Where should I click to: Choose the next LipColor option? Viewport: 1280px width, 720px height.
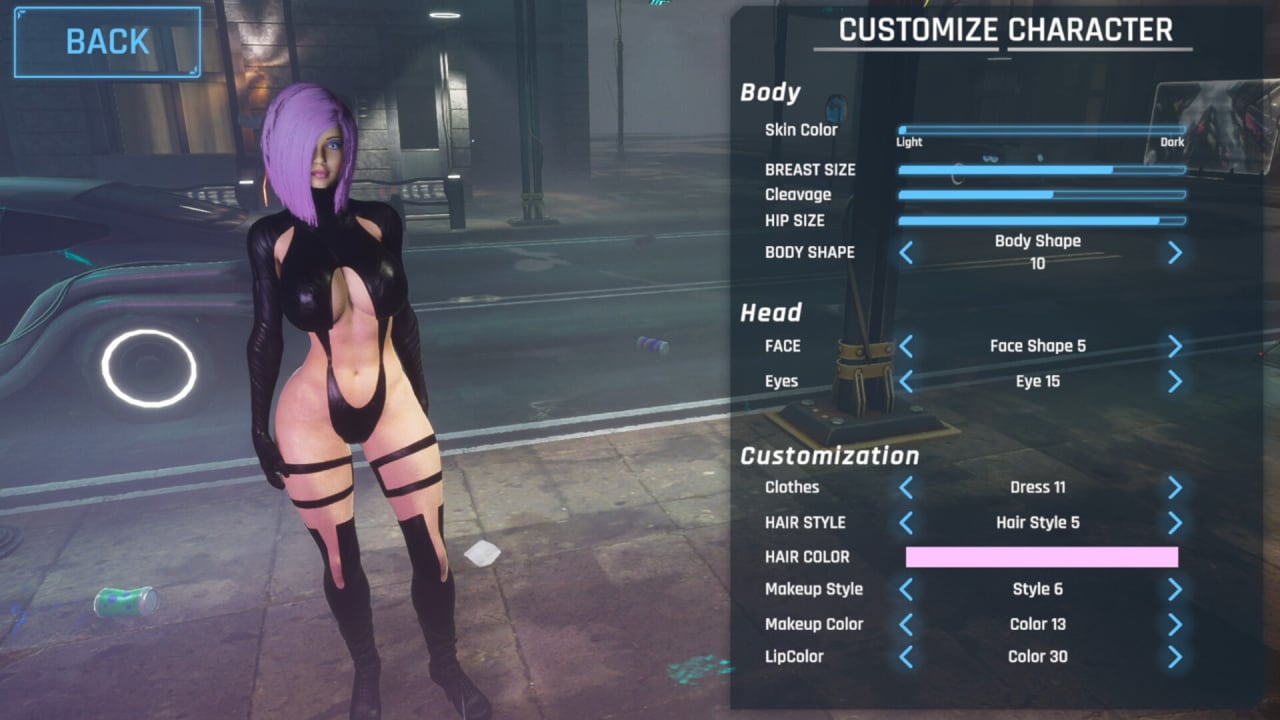1175,657
